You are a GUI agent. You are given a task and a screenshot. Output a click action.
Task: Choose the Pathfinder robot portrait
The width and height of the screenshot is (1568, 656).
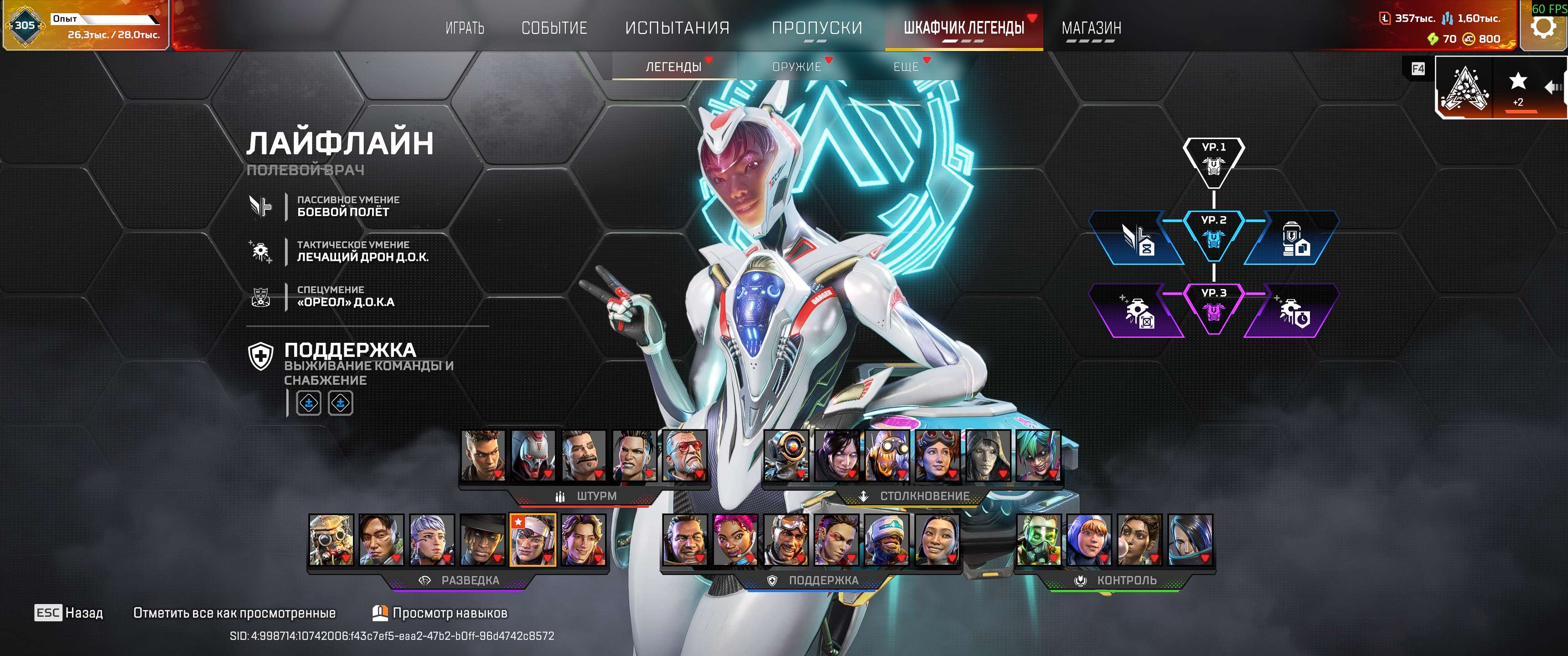[x=786, y=455]
